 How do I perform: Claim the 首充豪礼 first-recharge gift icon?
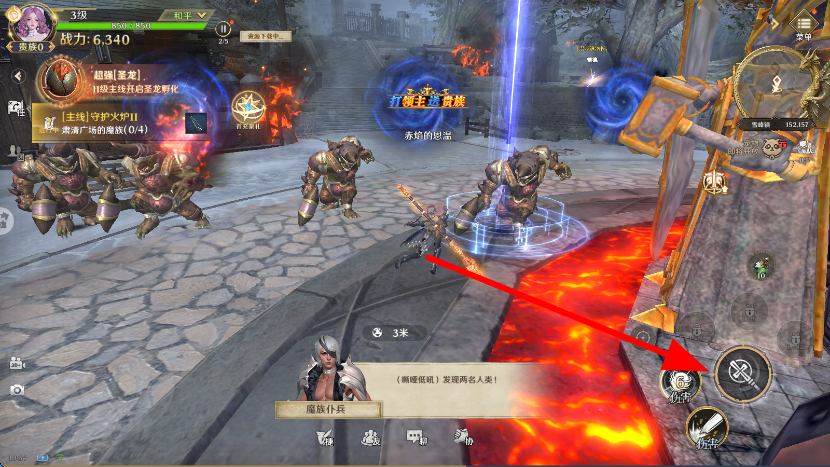click(247, 107)
